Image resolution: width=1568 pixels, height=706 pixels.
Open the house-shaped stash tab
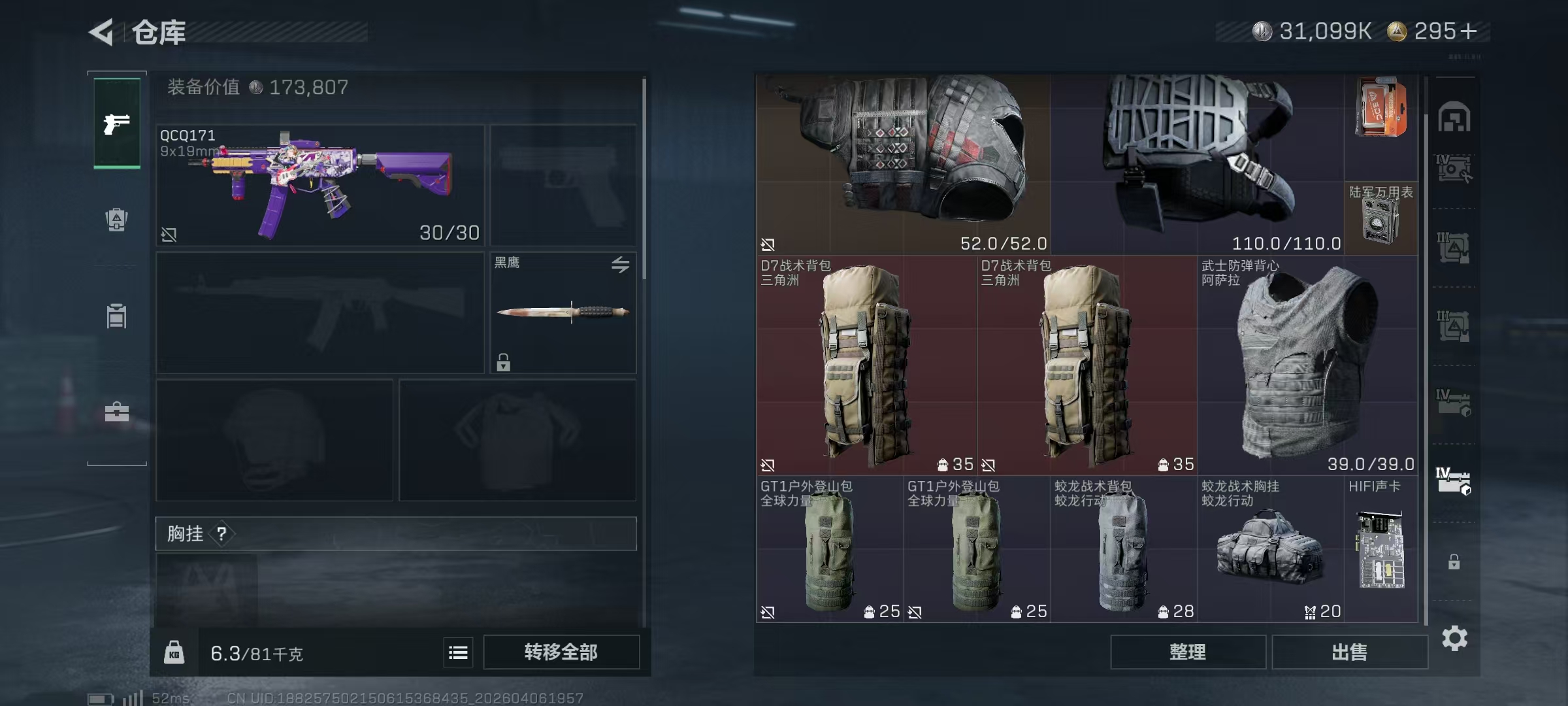click(1454, 118)
